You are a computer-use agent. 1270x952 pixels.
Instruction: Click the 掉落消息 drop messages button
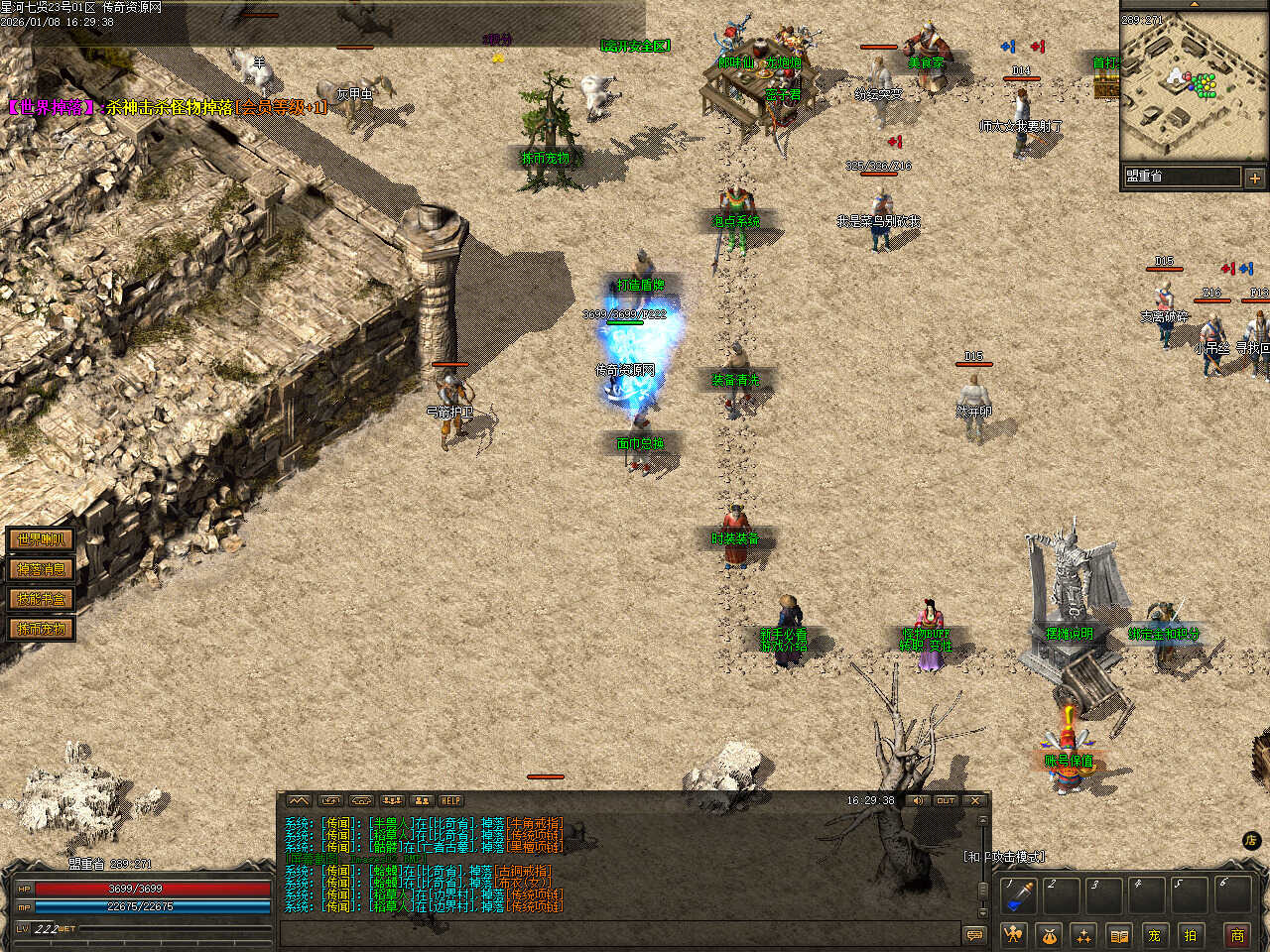pyautogui.click(x=41, y=569)
